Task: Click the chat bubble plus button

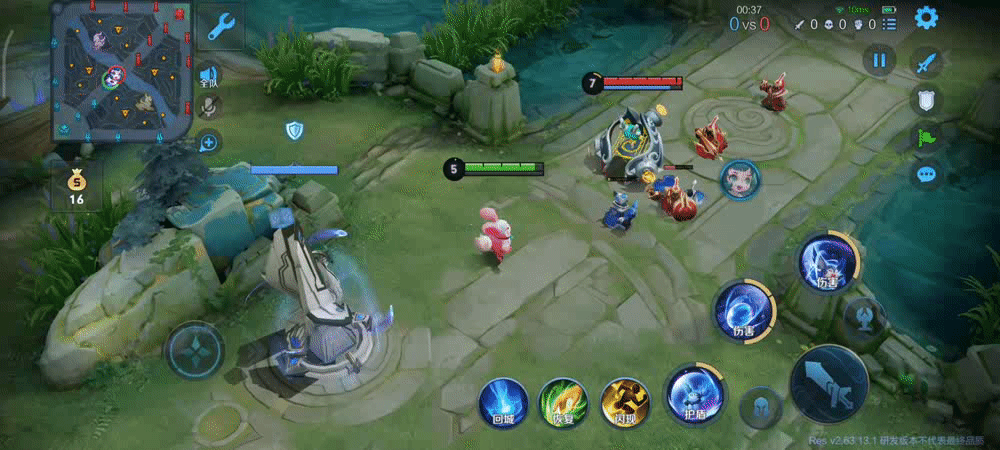Action: (209, 142)
